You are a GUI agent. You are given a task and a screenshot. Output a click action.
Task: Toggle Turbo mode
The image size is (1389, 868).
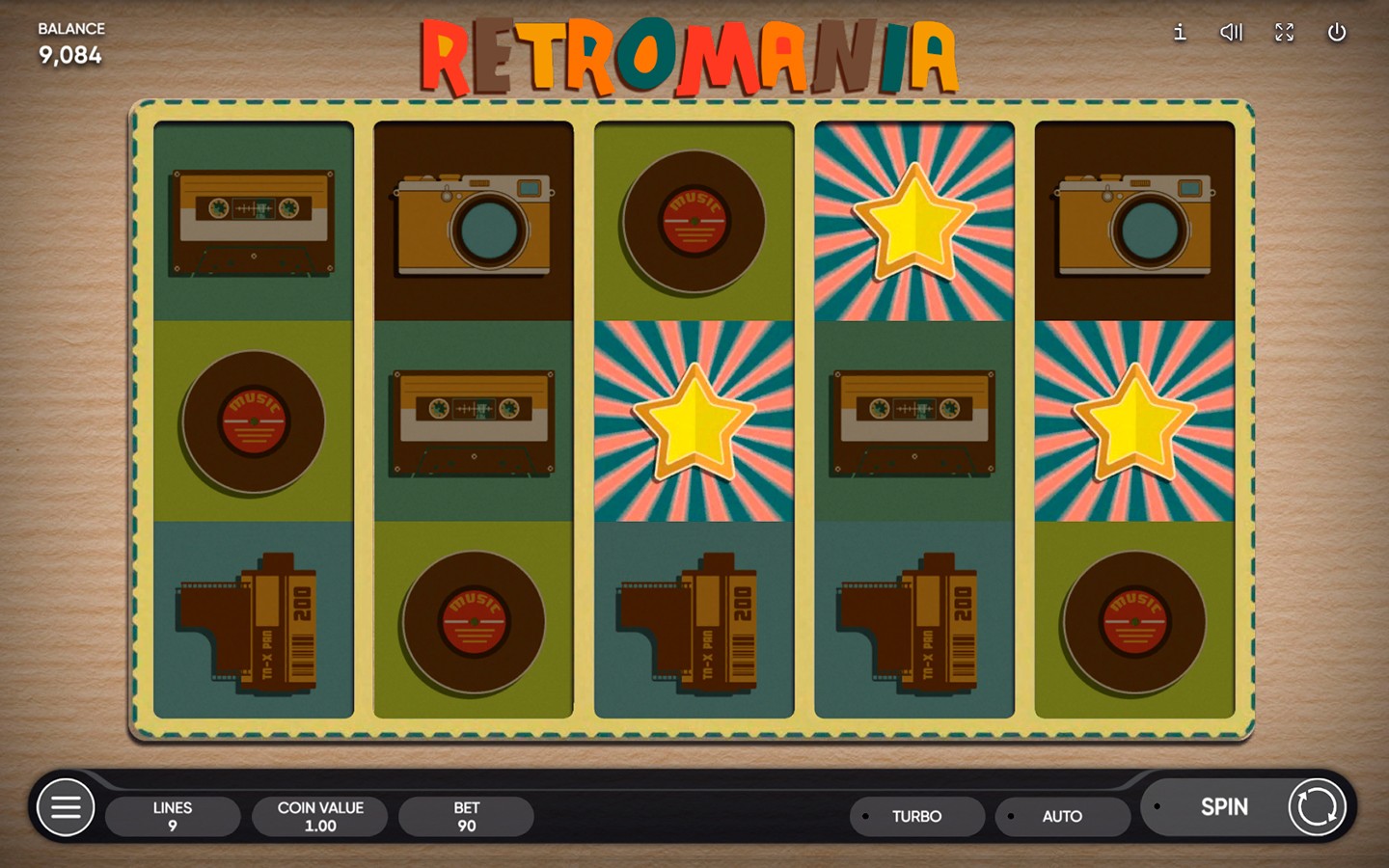point(916,816)
